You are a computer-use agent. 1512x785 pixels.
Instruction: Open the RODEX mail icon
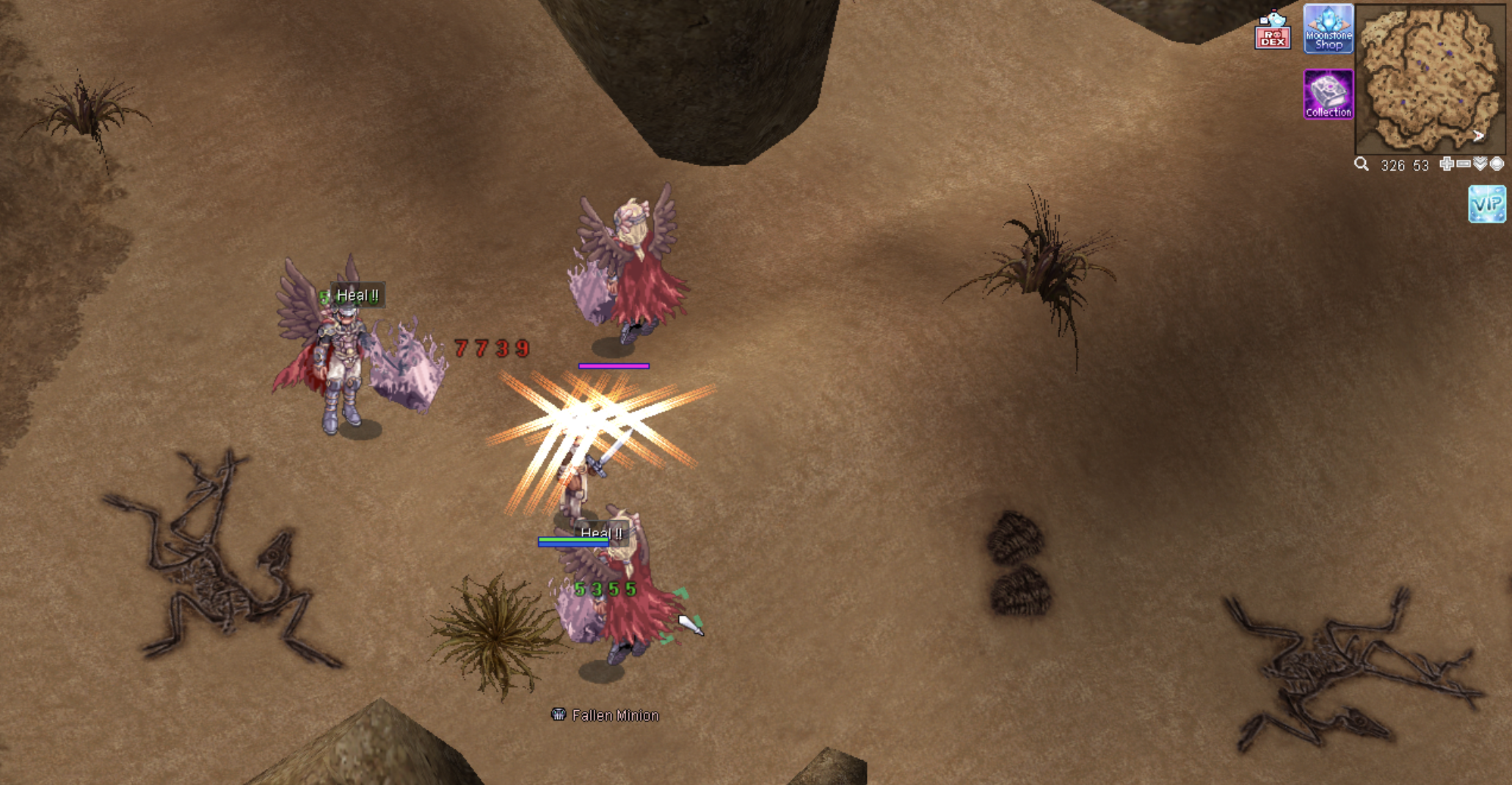(x=1272, y=31)
